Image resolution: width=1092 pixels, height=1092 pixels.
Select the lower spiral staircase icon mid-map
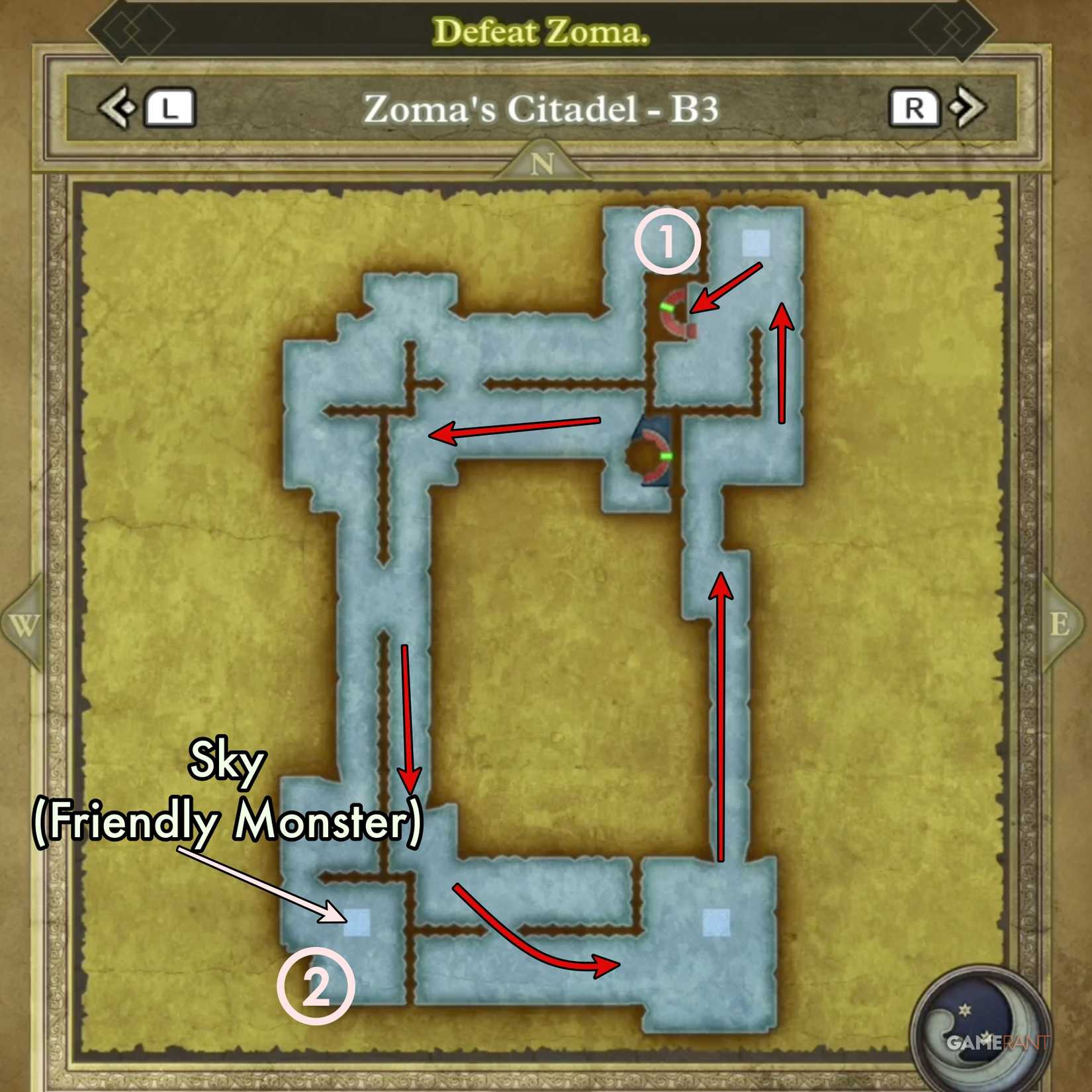[649, 457]
